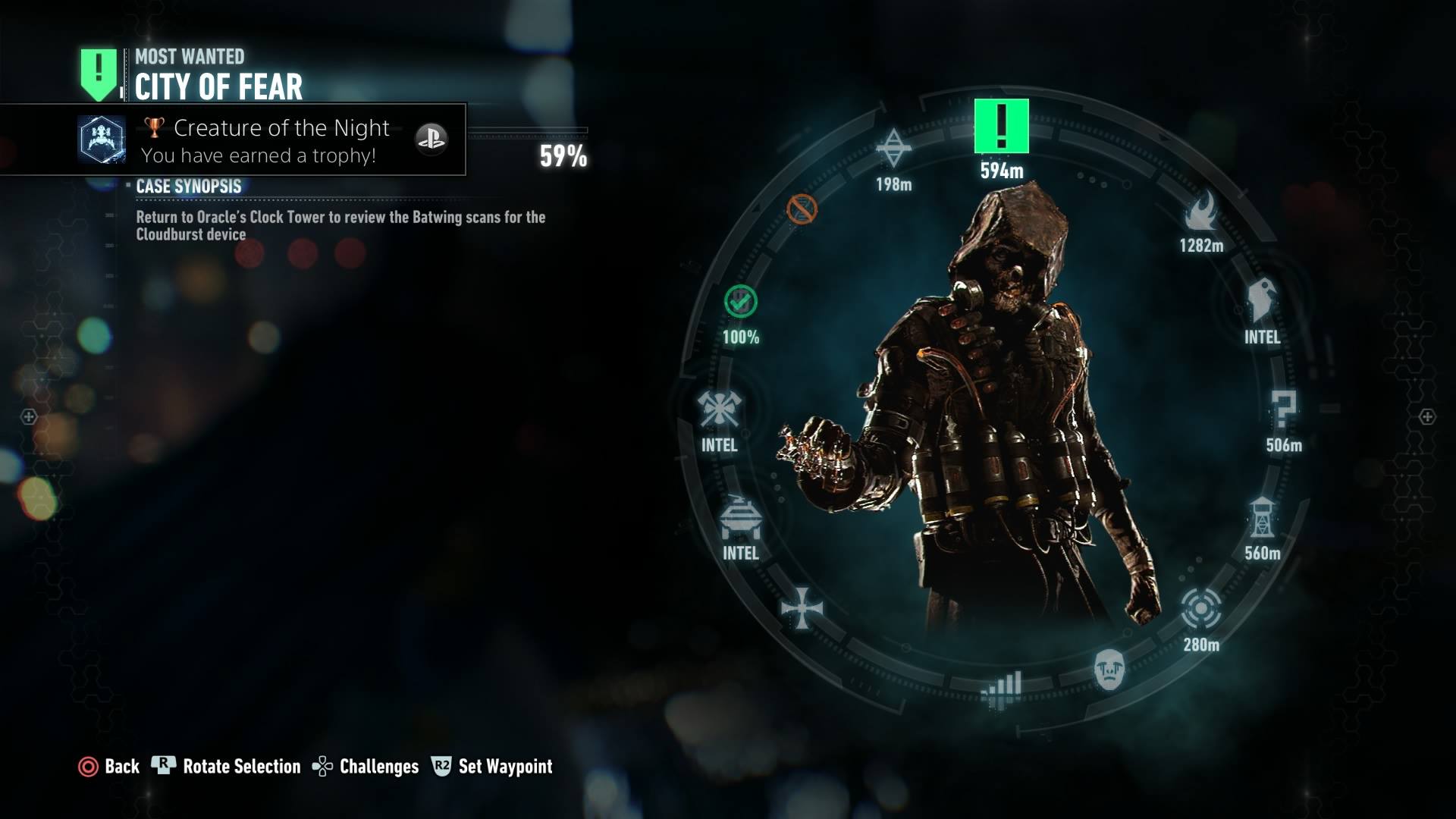Choose the flame icon mission at 1282m
This screenshot has width=1456, height=819.
[1201, 212]
